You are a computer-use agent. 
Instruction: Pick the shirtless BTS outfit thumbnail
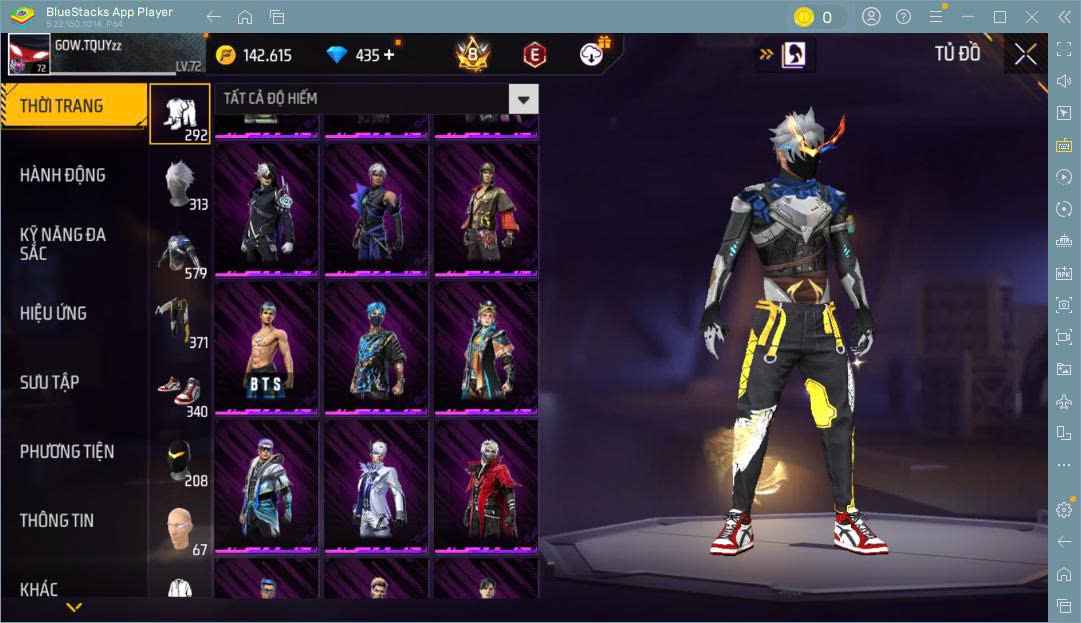pyautogui.click(x=267, y=347)
